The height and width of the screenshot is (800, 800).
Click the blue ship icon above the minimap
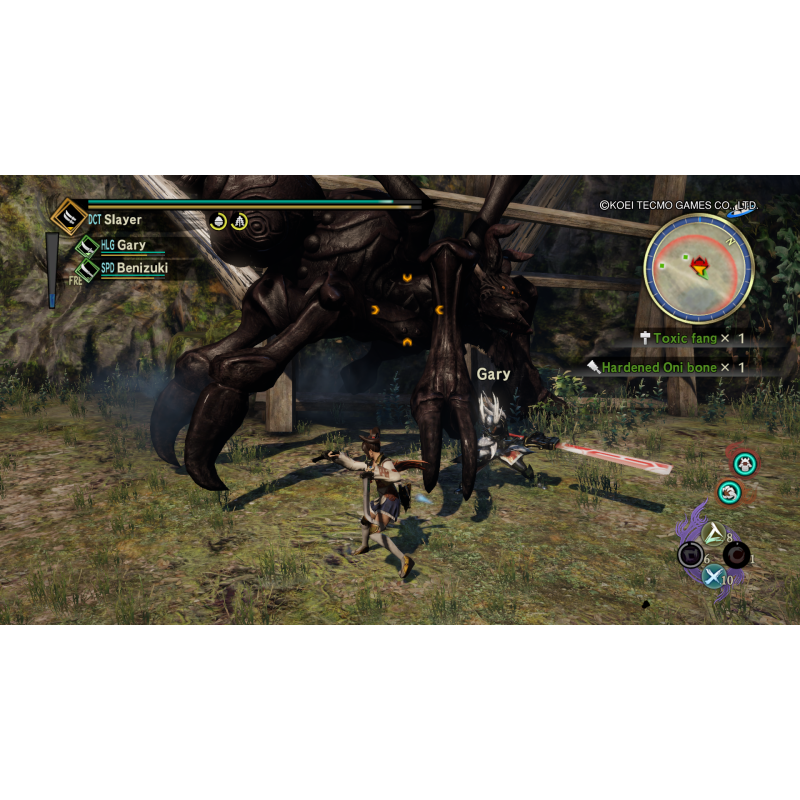[742, 210]
